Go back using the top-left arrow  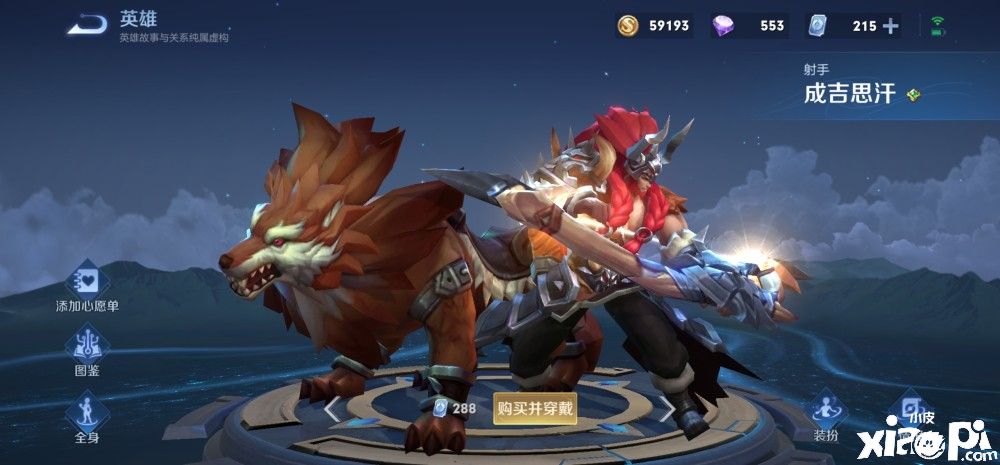(x=88, y=25)
